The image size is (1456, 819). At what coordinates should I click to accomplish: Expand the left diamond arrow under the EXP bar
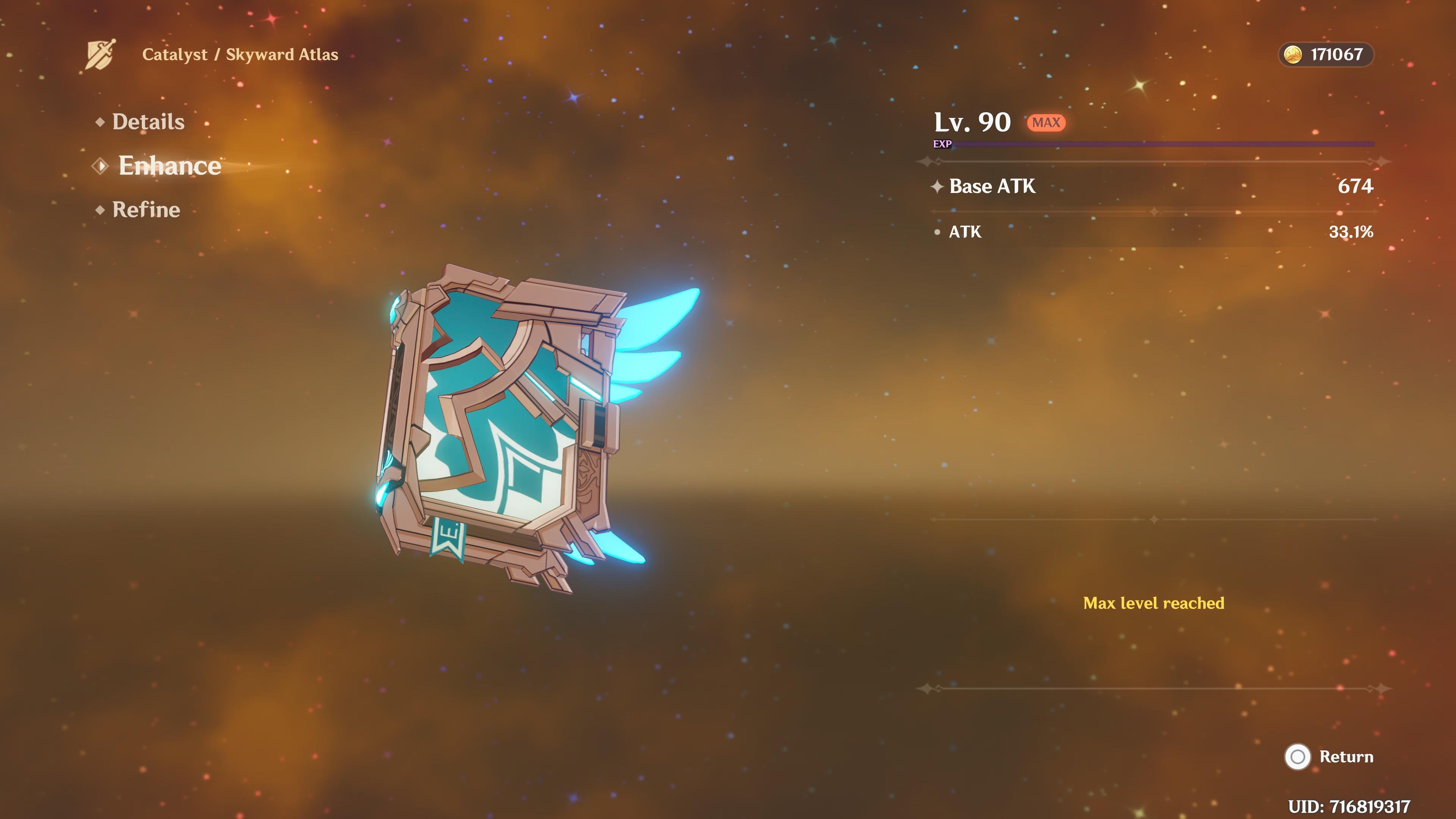[x=927, y=162]
